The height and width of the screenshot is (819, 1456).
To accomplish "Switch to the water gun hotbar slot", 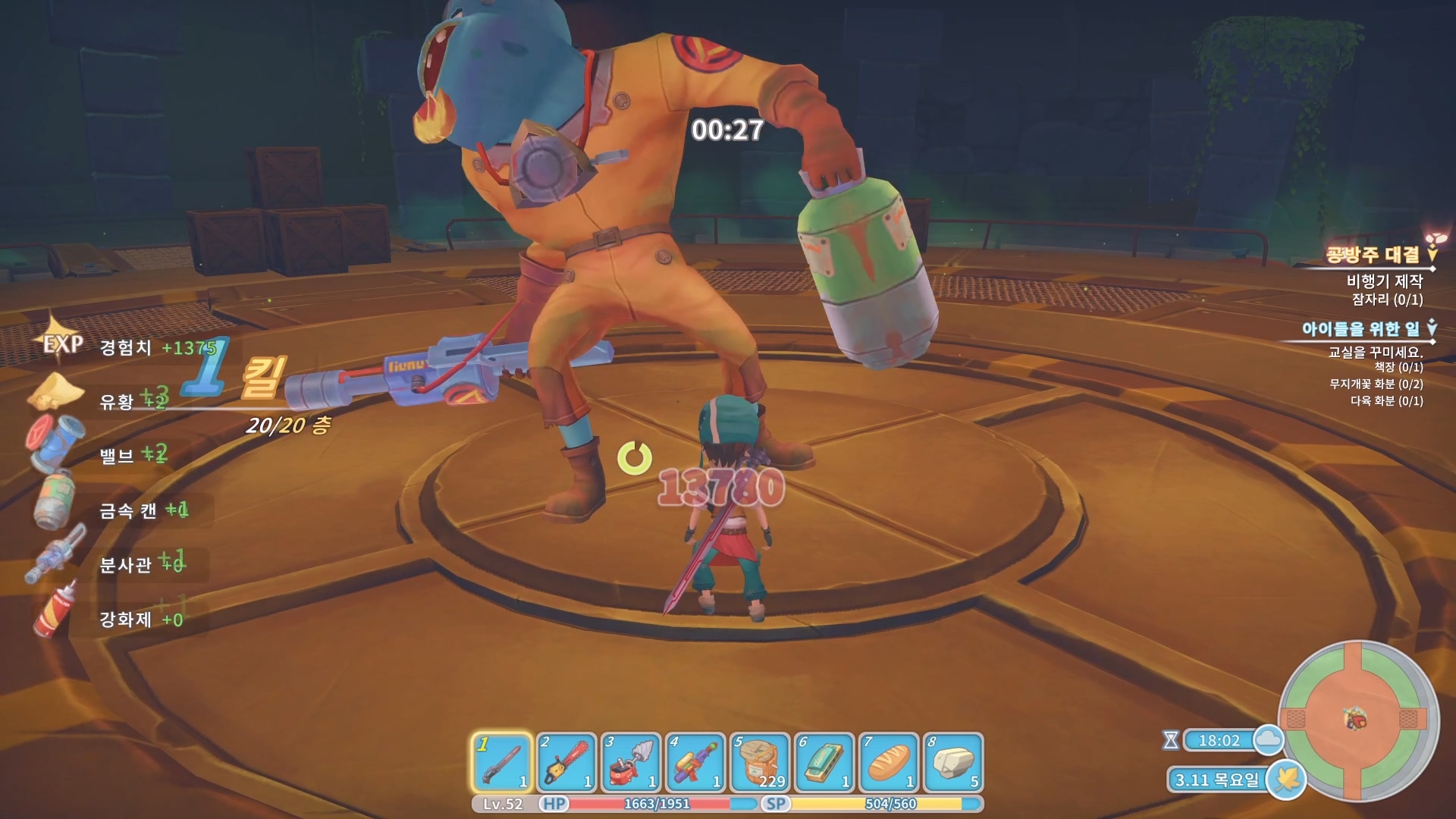I will coord(695,762).
